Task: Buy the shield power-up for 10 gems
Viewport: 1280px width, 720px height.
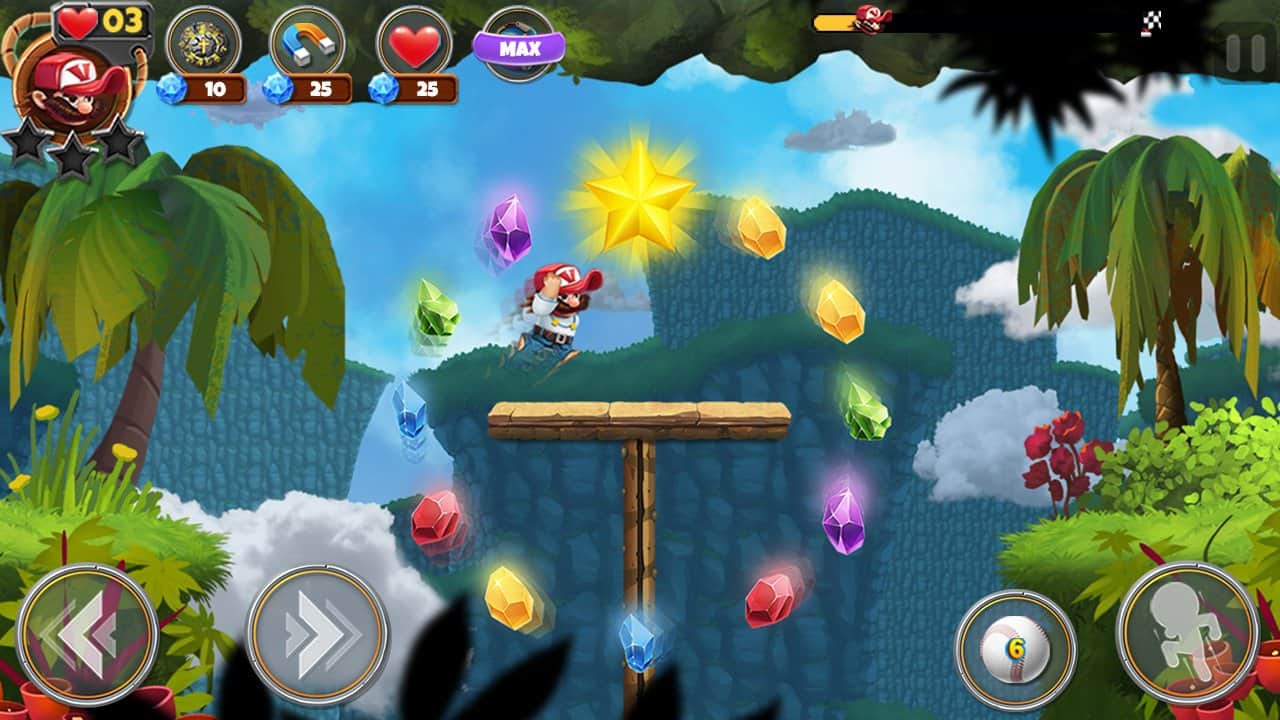Action: 202,44
